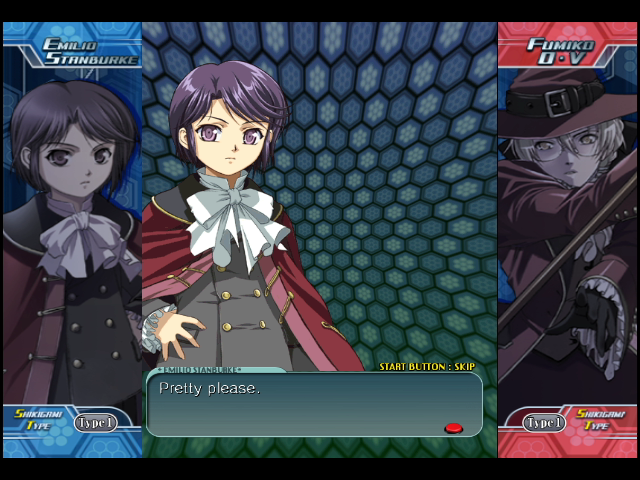The image size is (640, 480).
Task: Select Emilio's blue Type 1 Shikigami badge
Action: click(95, 423)
